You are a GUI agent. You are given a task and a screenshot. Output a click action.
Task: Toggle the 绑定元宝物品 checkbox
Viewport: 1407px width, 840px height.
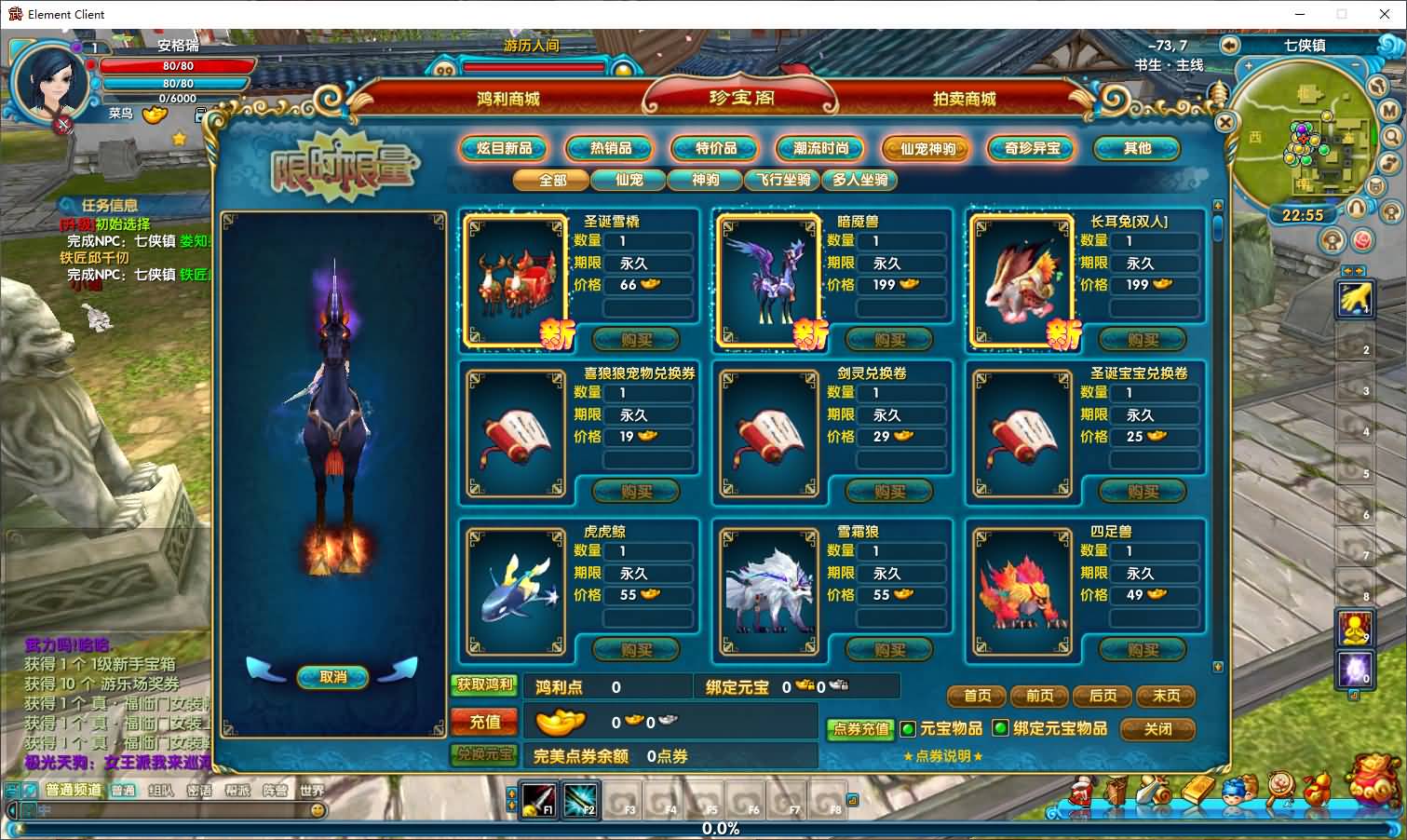(1000, 728)
